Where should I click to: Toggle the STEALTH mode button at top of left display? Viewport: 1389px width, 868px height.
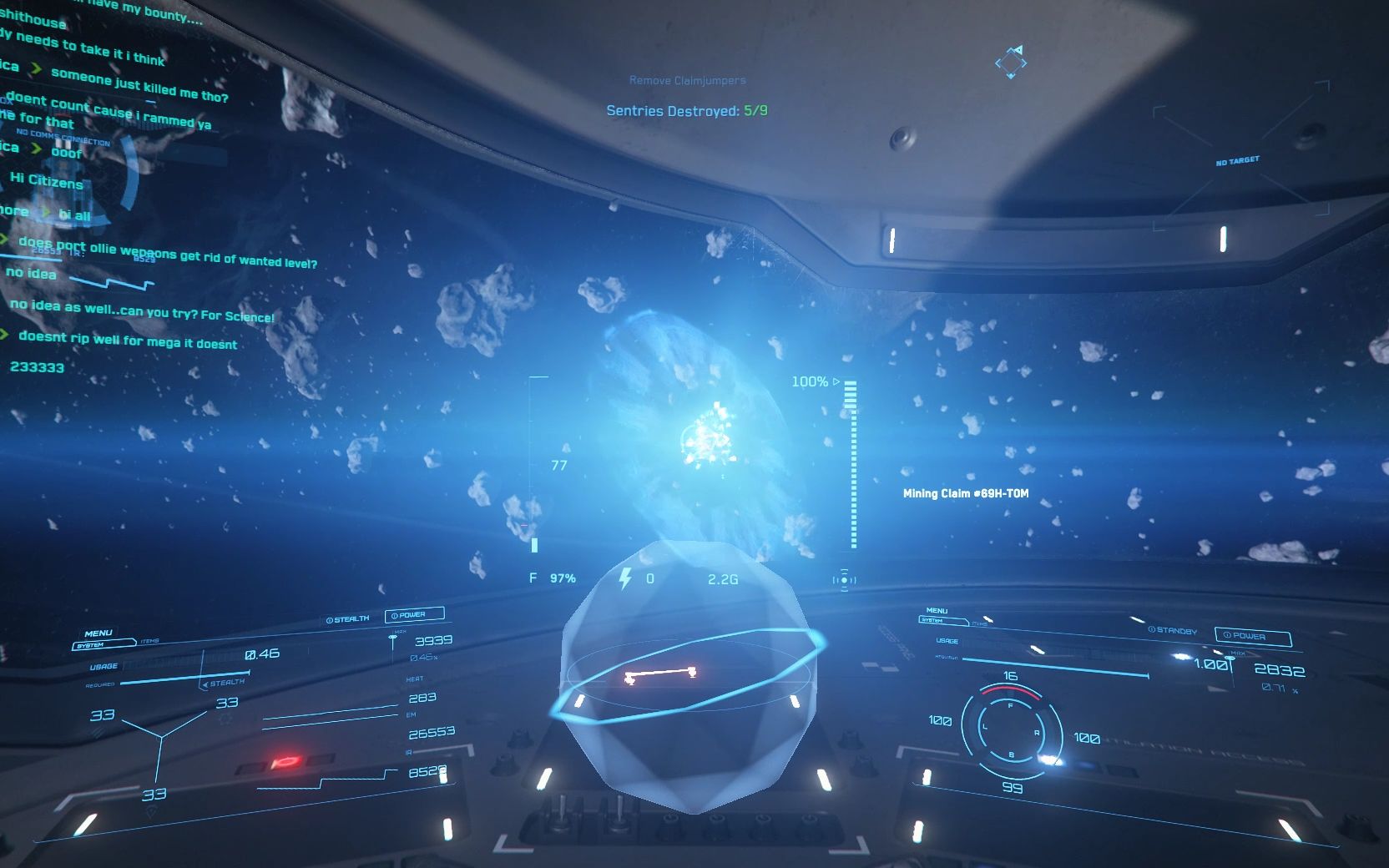pyautogui.click(x=348, y=619)
